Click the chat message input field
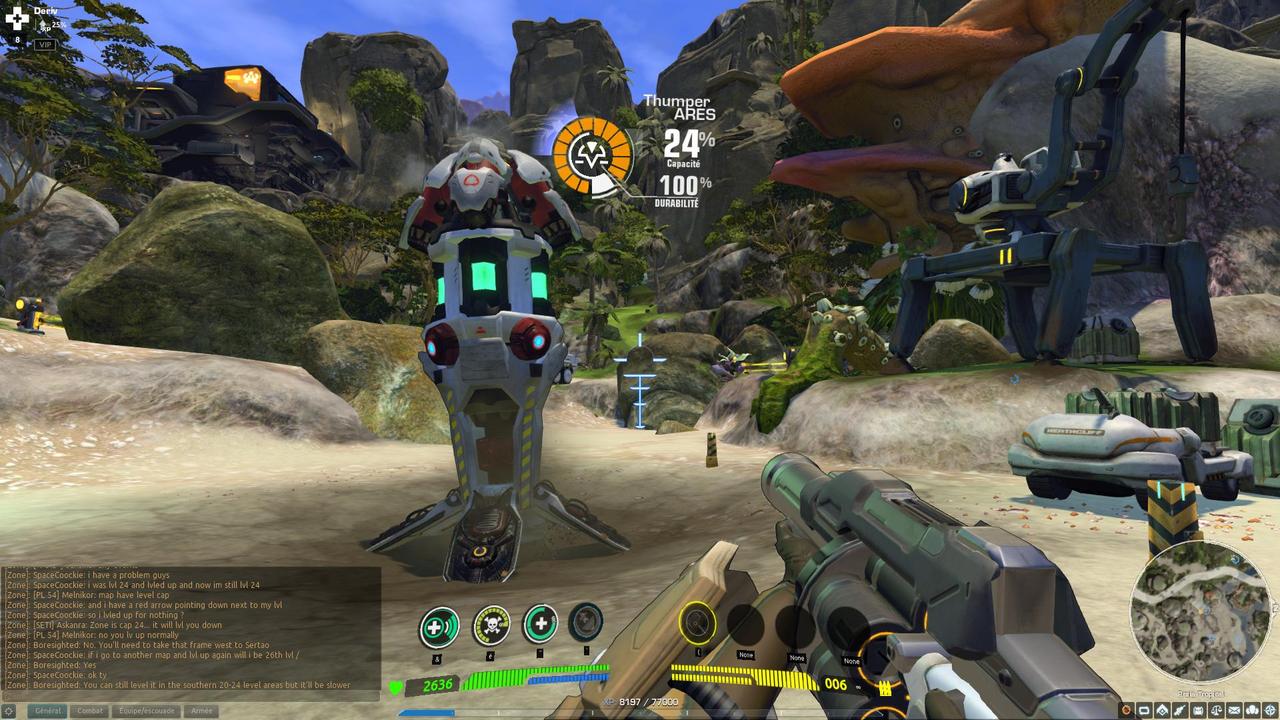The image size is (1280, 720). tap(190, 697)
